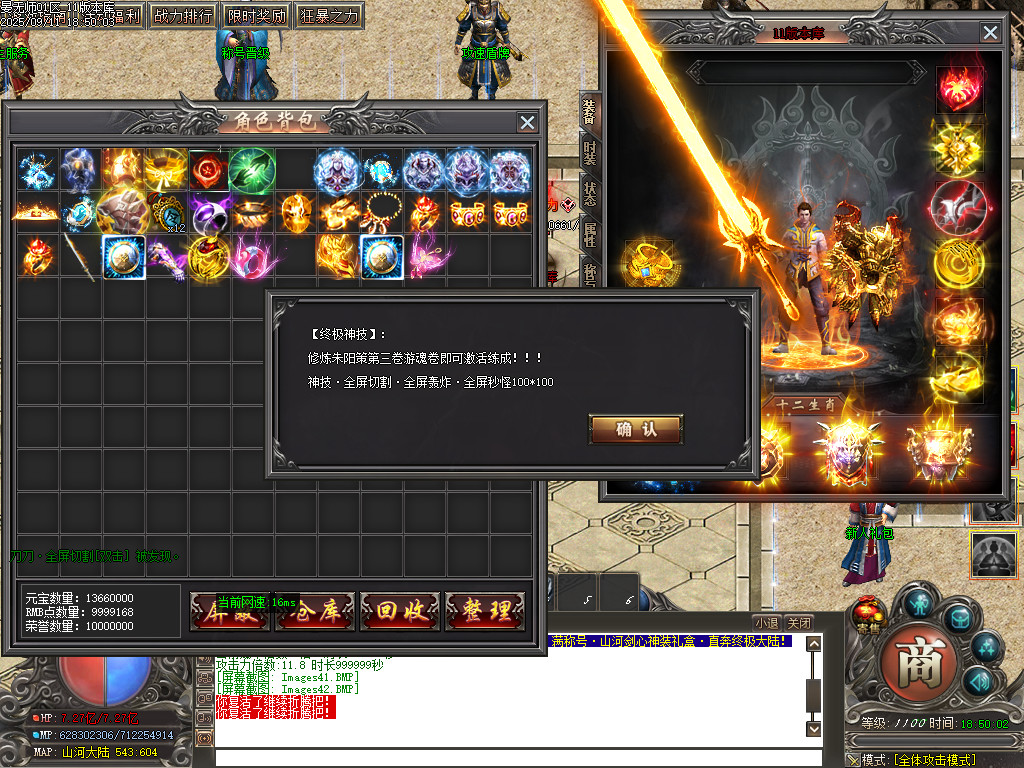The width and height of the screenshot is (1024, 768).
Task: Switch to the 状态 status tab
Action: (x=590, y=194)
